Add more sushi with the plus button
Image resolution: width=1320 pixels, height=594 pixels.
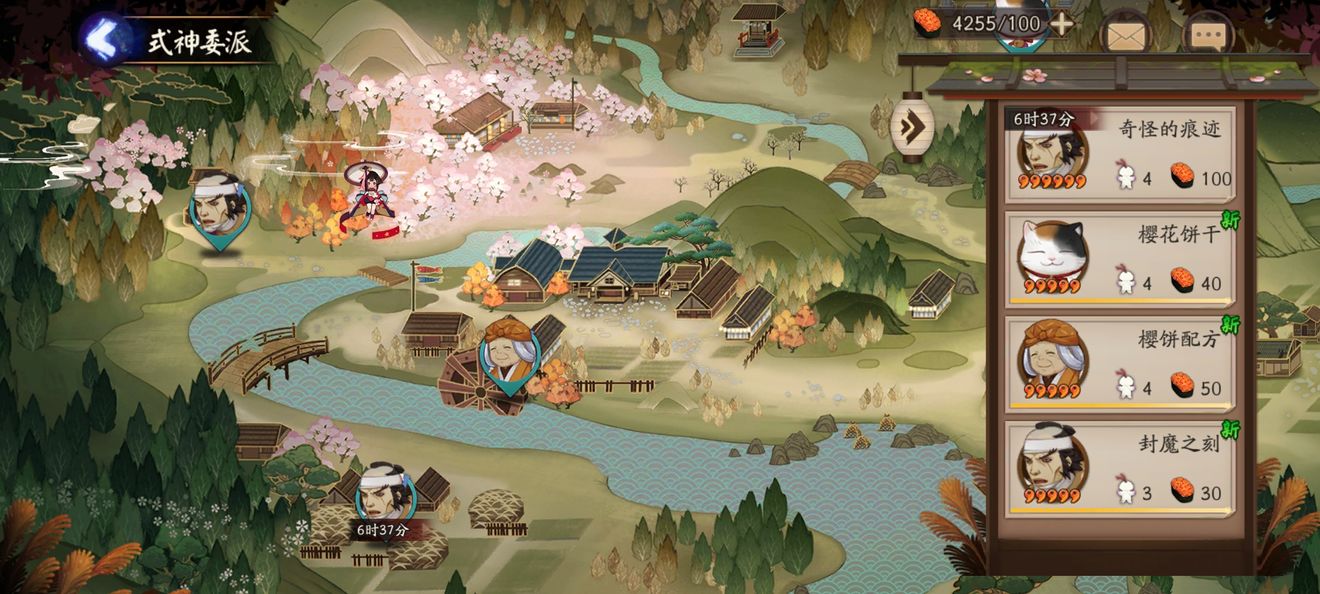coord(1061,23)
